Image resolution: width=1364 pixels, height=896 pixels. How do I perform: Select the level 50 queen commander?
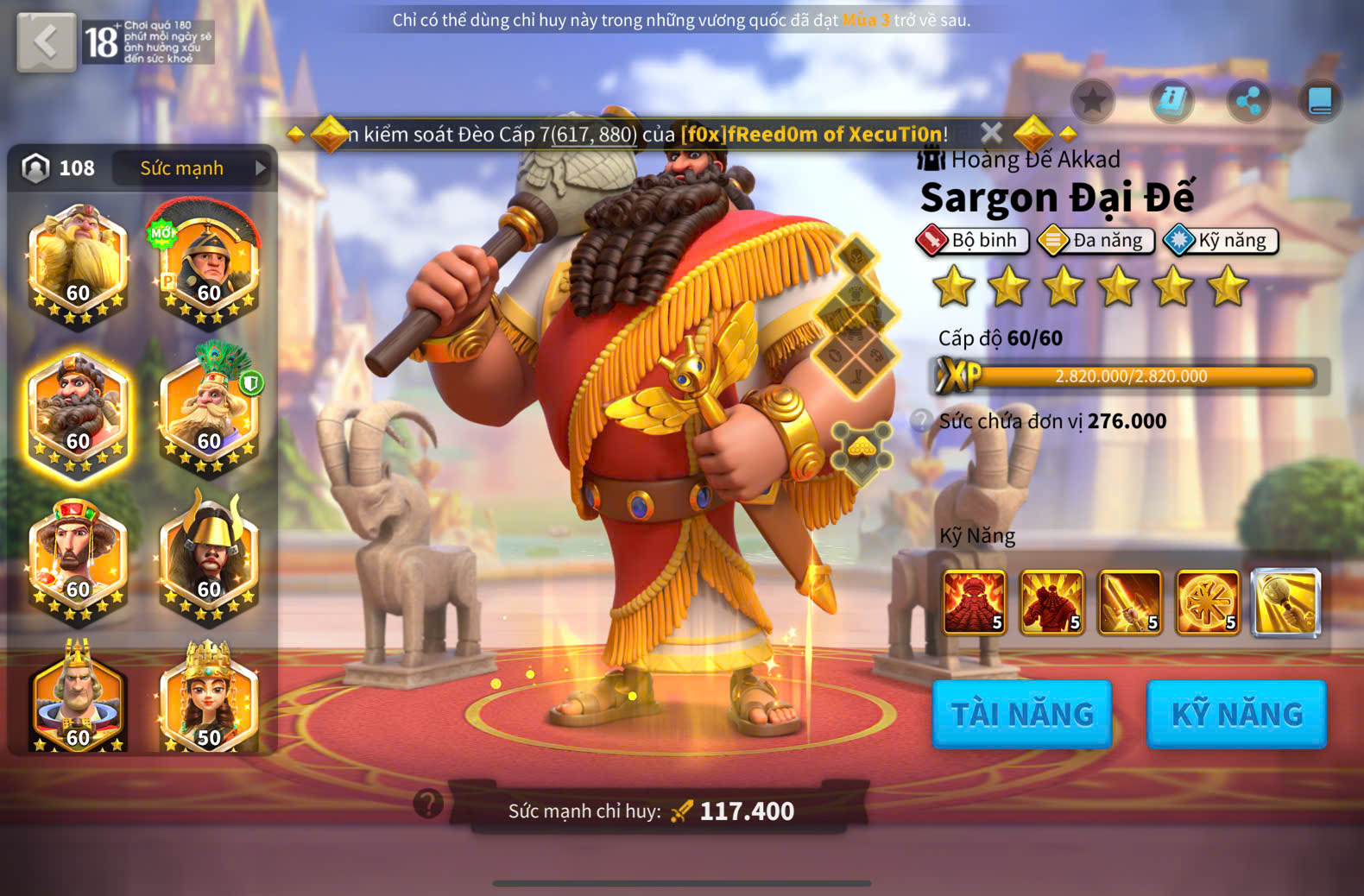208,699
